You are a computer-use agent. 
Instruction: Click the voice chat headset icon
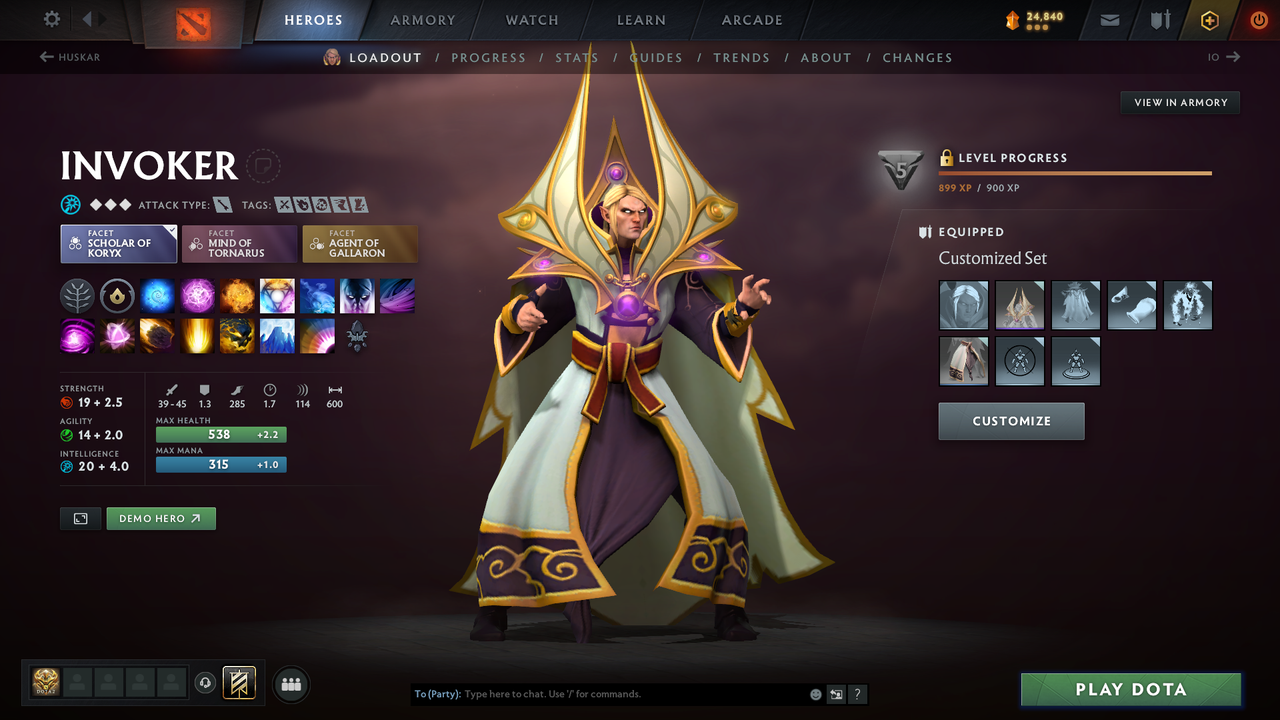(x=207, y=682)
